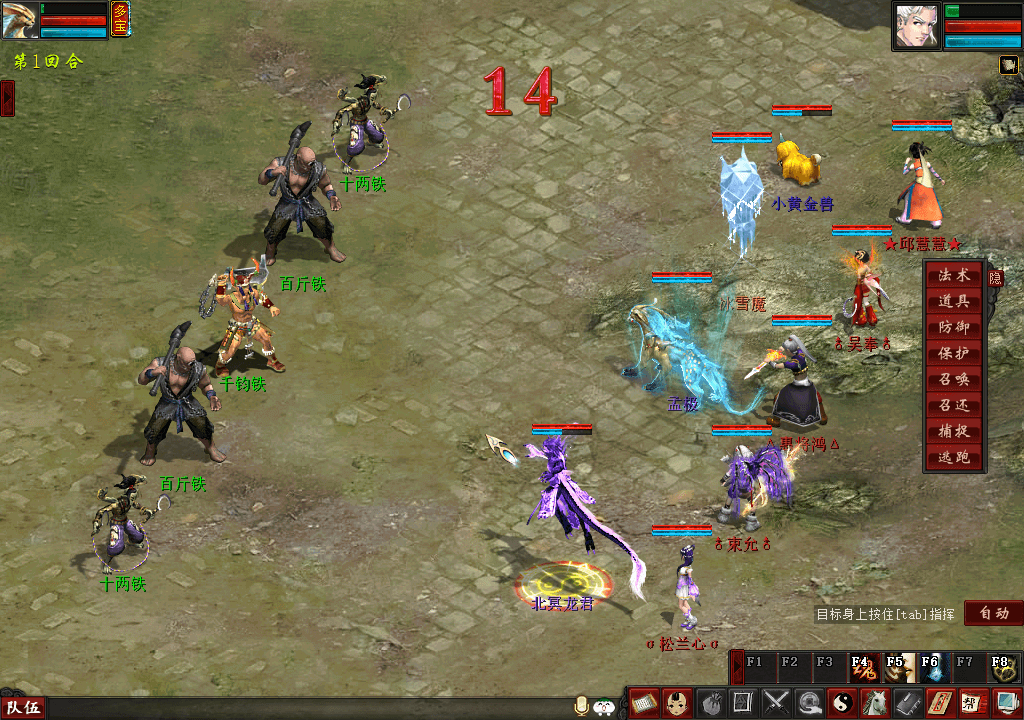Choose the 逃跑 flee command
The width and height of the screenshot is (1024, 720).
pos(953,458)
